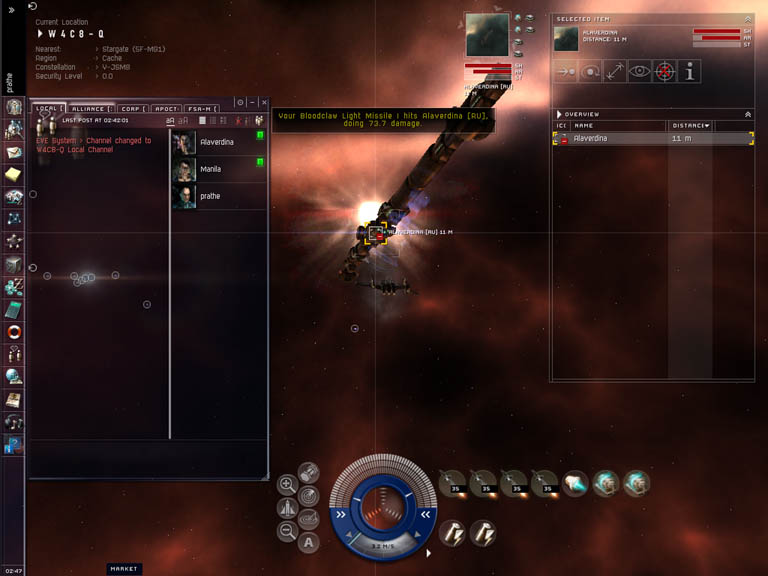768x576 pixels.
Task: Close the chat channel window
Action: 265,102
